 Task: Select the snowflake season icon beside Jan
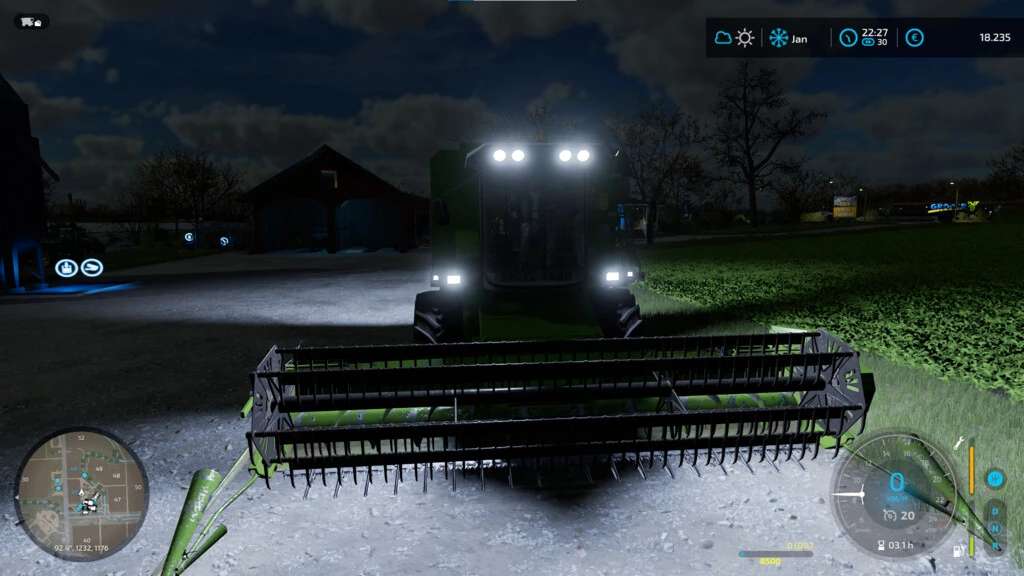778,38
